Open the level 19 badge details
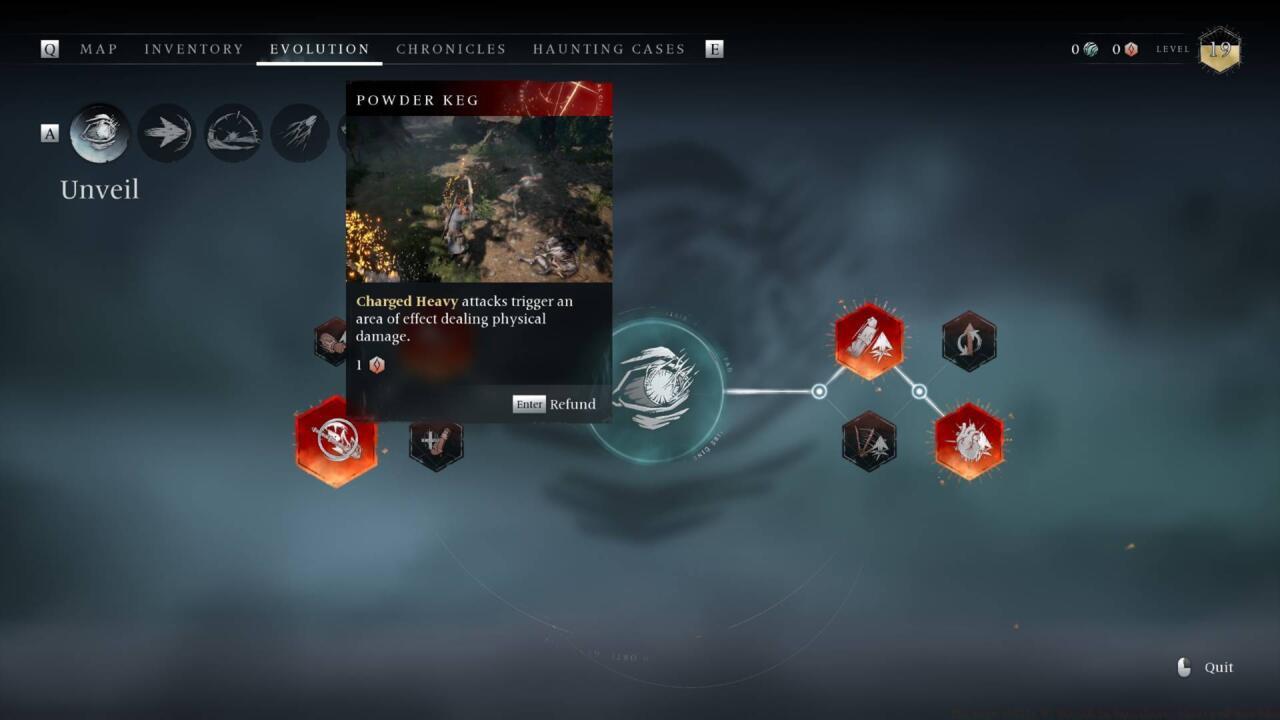This screenshot has width=1280, height=720. [1220, 49]
